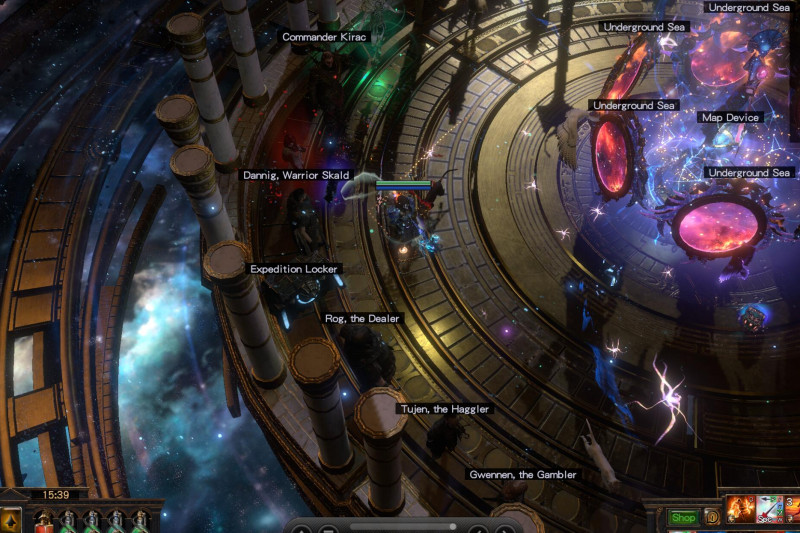Image resolution: width=800 pixels, height=533 pixels.
Task: Select the Map Device label
Action: pos(730,118)
